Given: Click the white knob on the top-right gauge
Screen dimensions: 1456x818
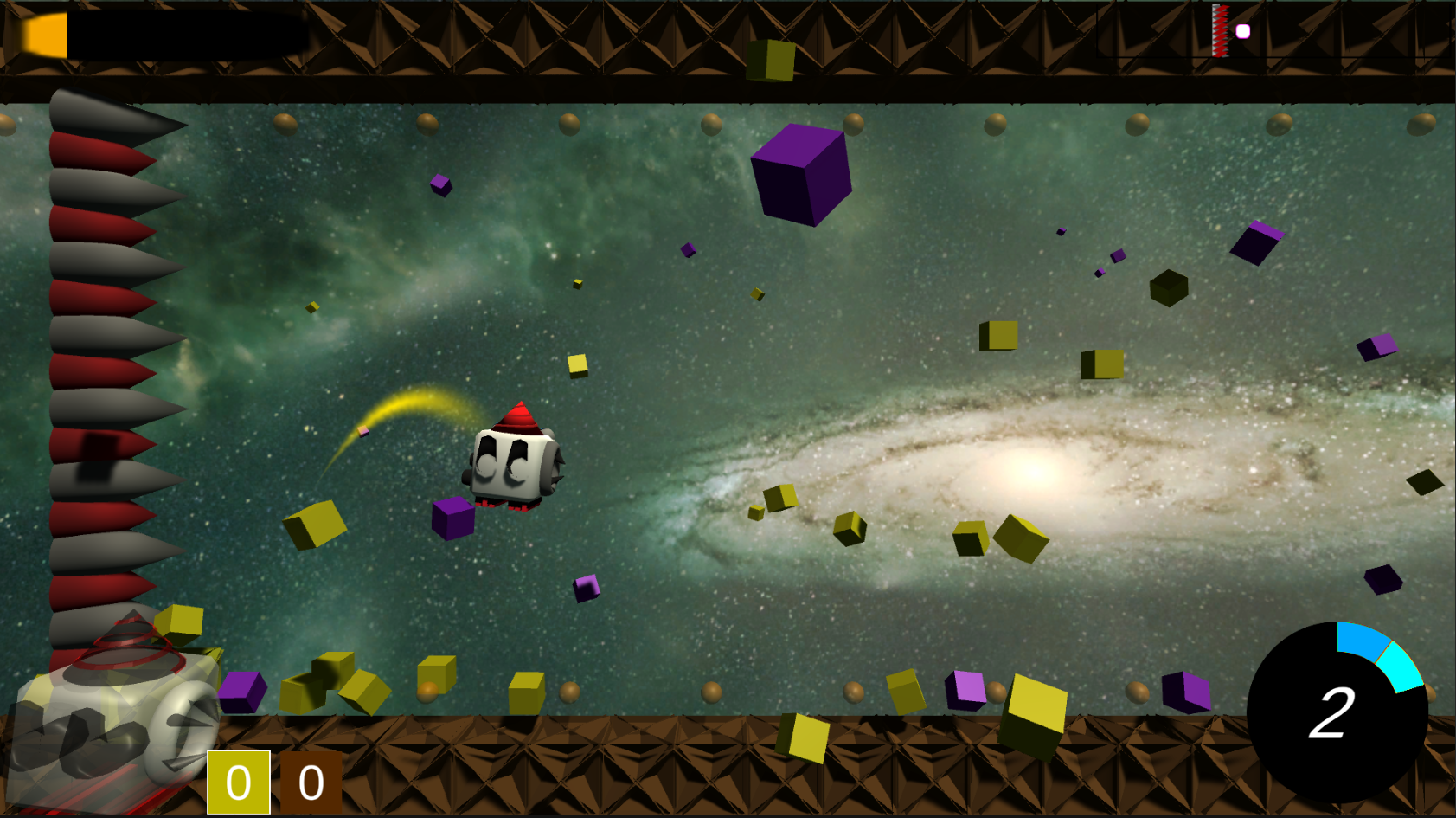Looking at the screenshot, I should [1243, 30].
